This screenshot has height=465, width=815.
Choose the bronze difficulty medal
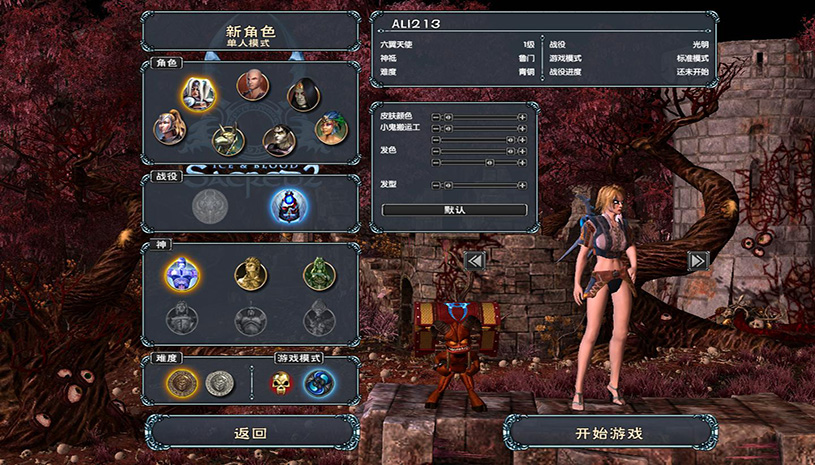click(x=181, y=382)
